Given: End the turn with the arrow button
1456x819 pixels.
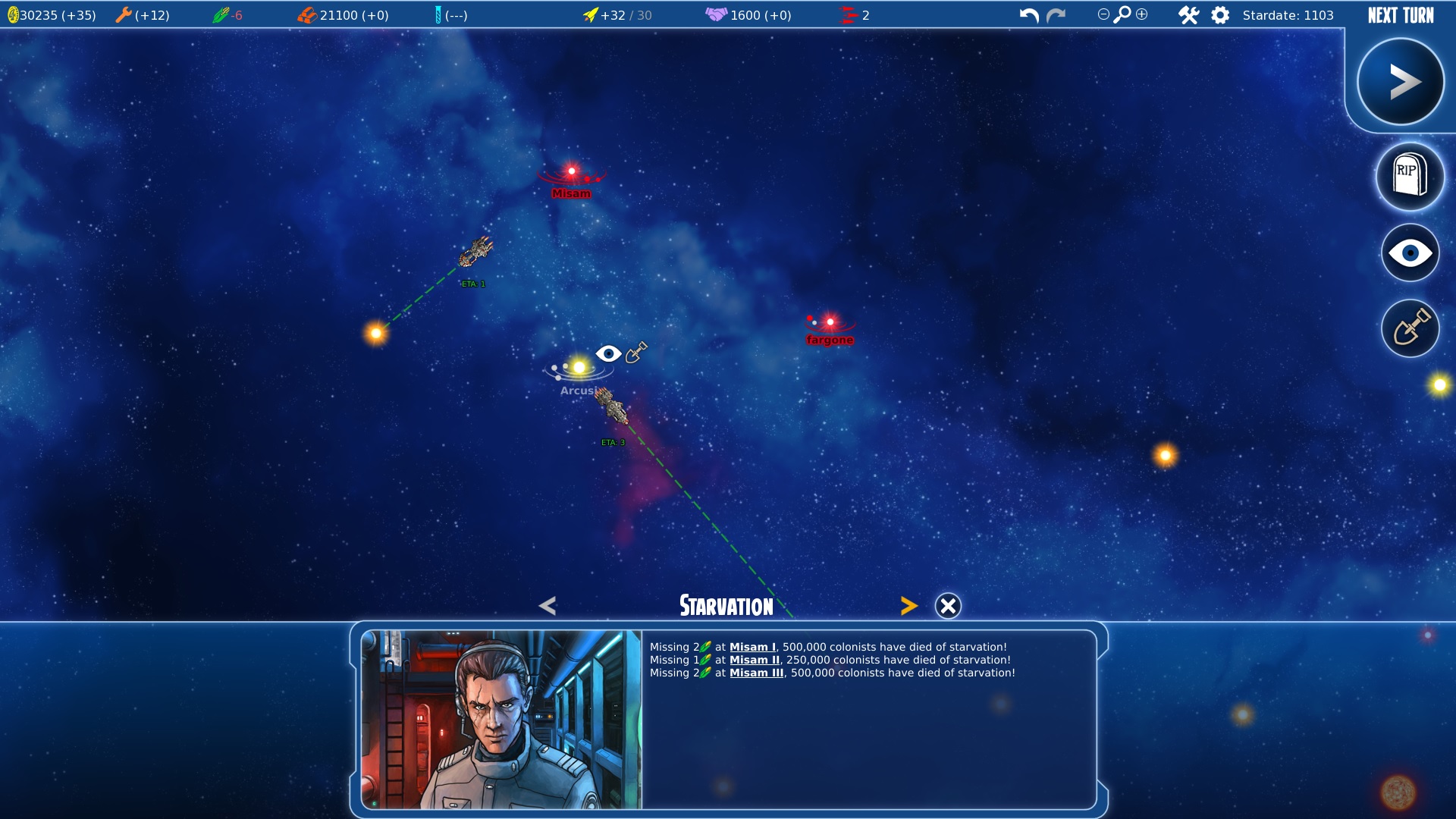Looking at the screenshot, I should 1400,82.
